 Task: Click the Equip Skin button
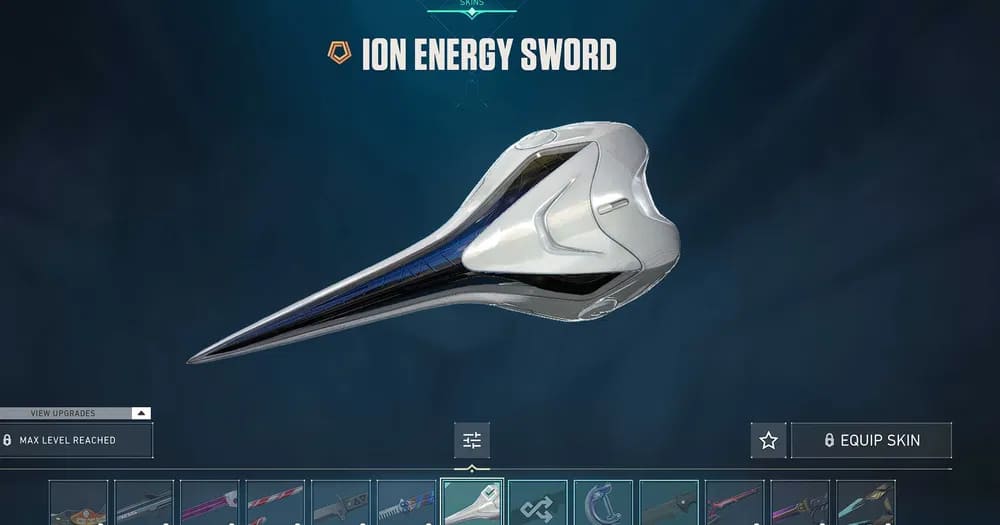pyautogui.click(x=870, y=440)
